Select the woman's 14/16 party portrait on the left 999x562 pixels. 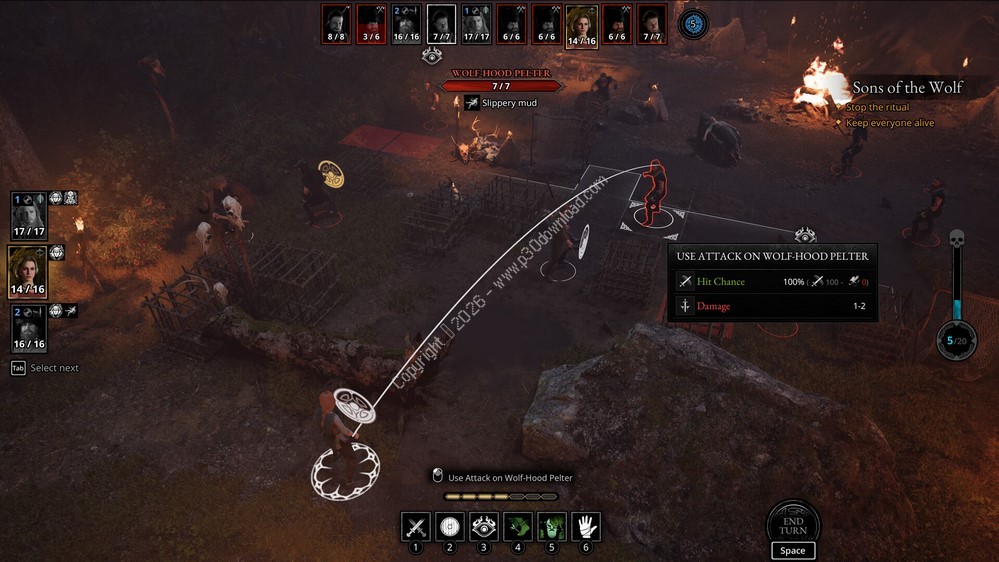(28, 271)
